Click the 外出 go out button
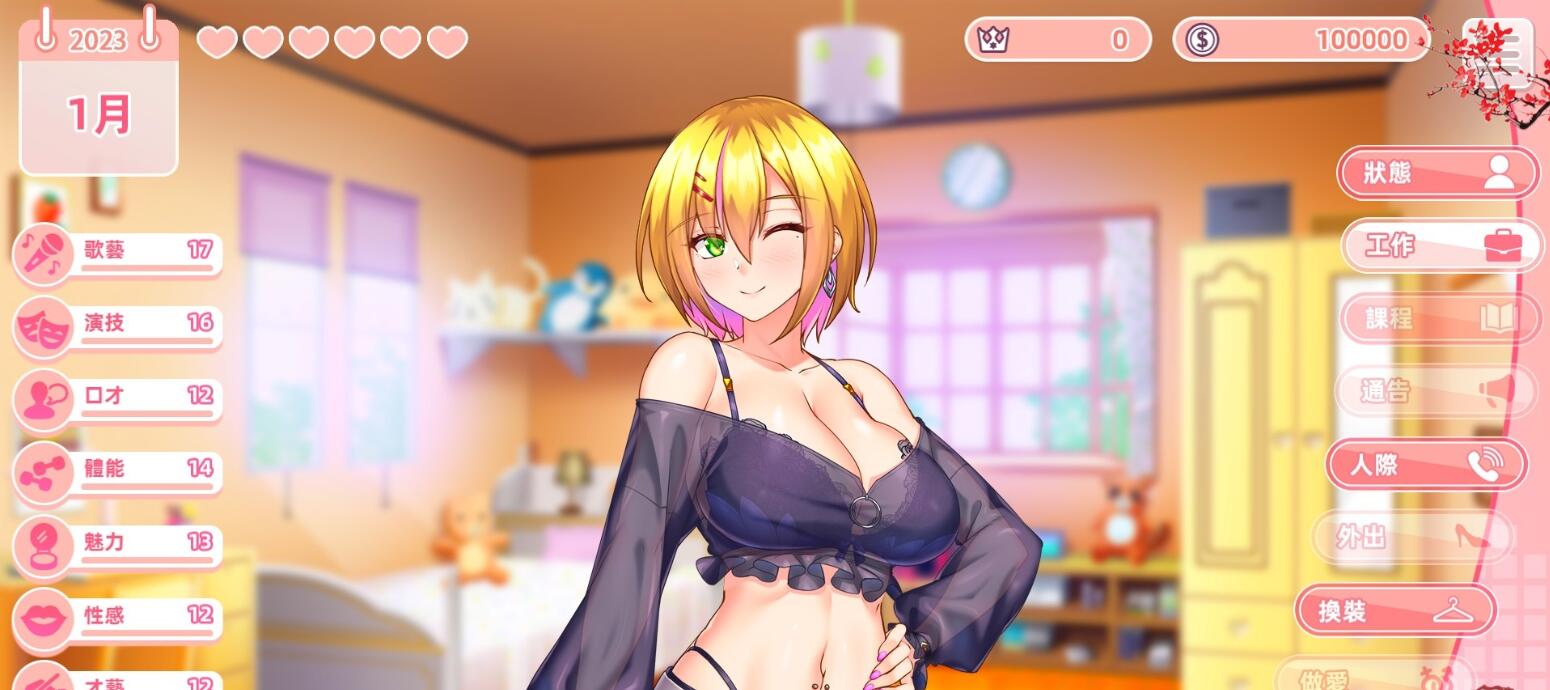 [x=1411, y=537]
